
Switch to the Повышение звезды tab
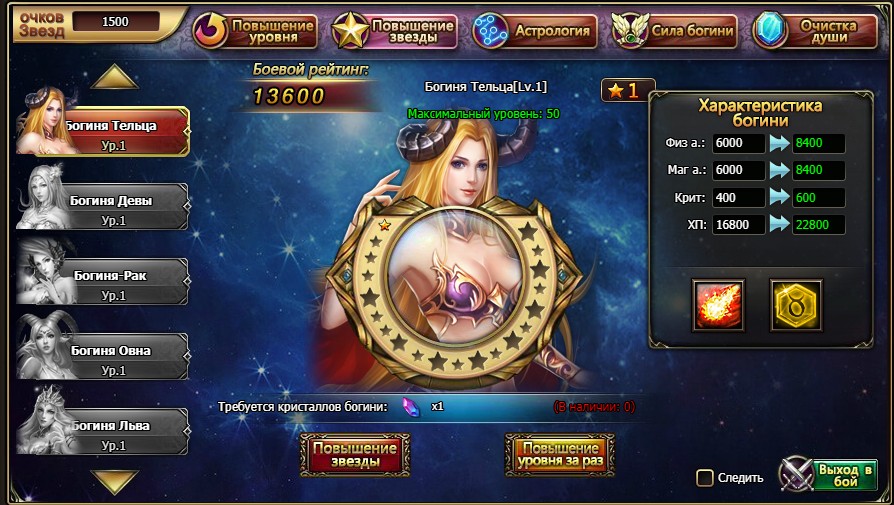[x=395, y=30]
